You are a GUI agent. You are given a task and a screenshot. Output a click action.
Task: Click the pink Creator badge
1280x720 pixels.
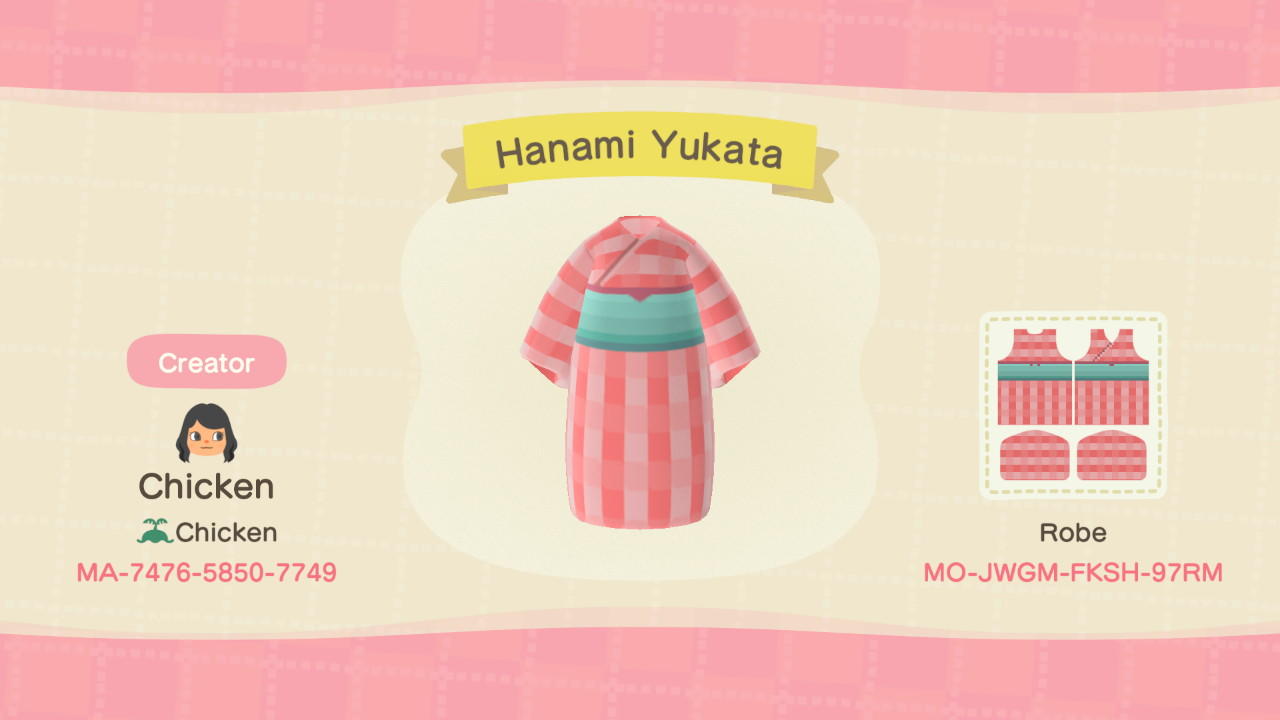pyautogui.click(x=206, y=362)
